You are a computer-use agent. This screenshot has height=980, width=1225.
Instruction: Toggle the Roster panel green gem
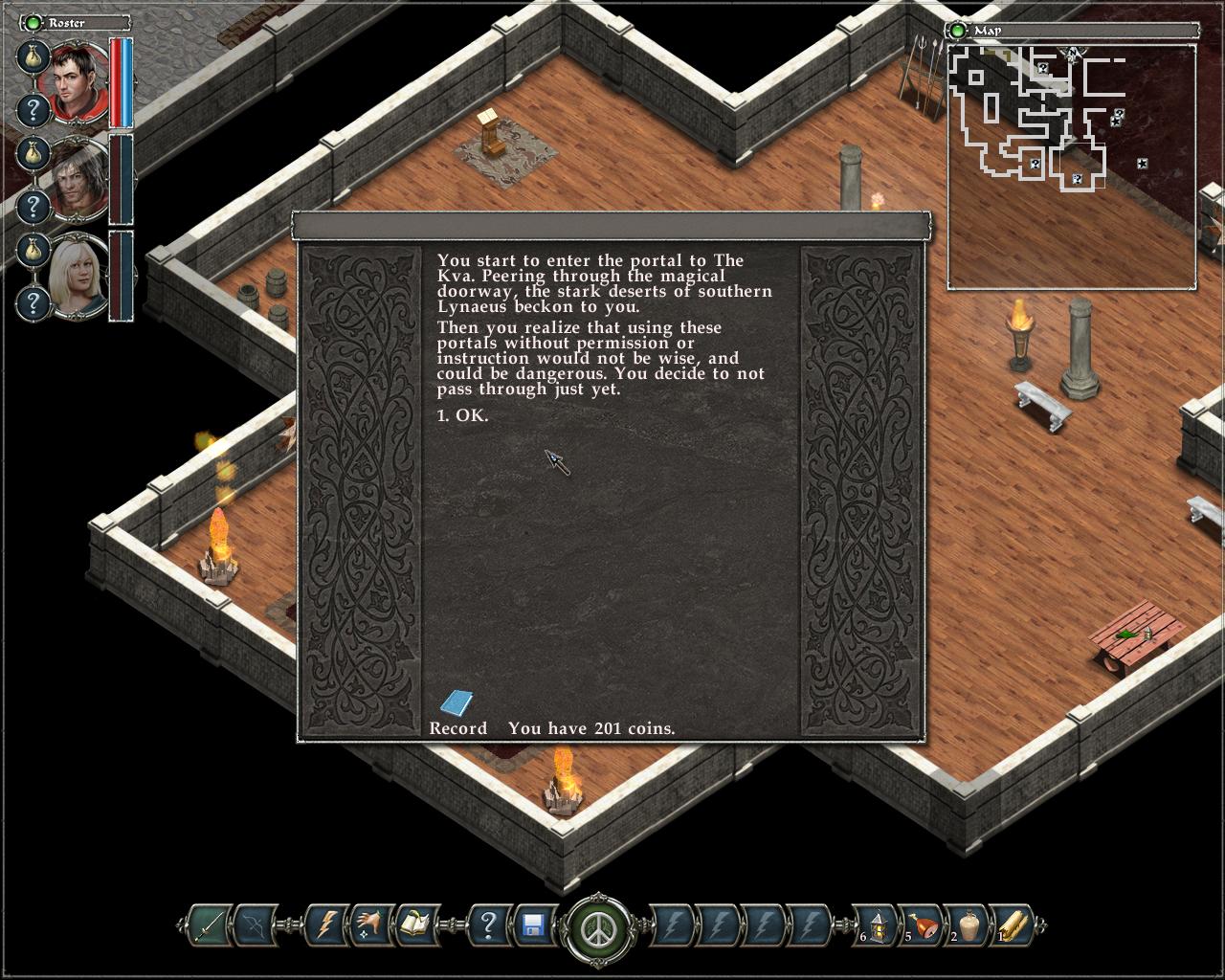click(34, 22)
